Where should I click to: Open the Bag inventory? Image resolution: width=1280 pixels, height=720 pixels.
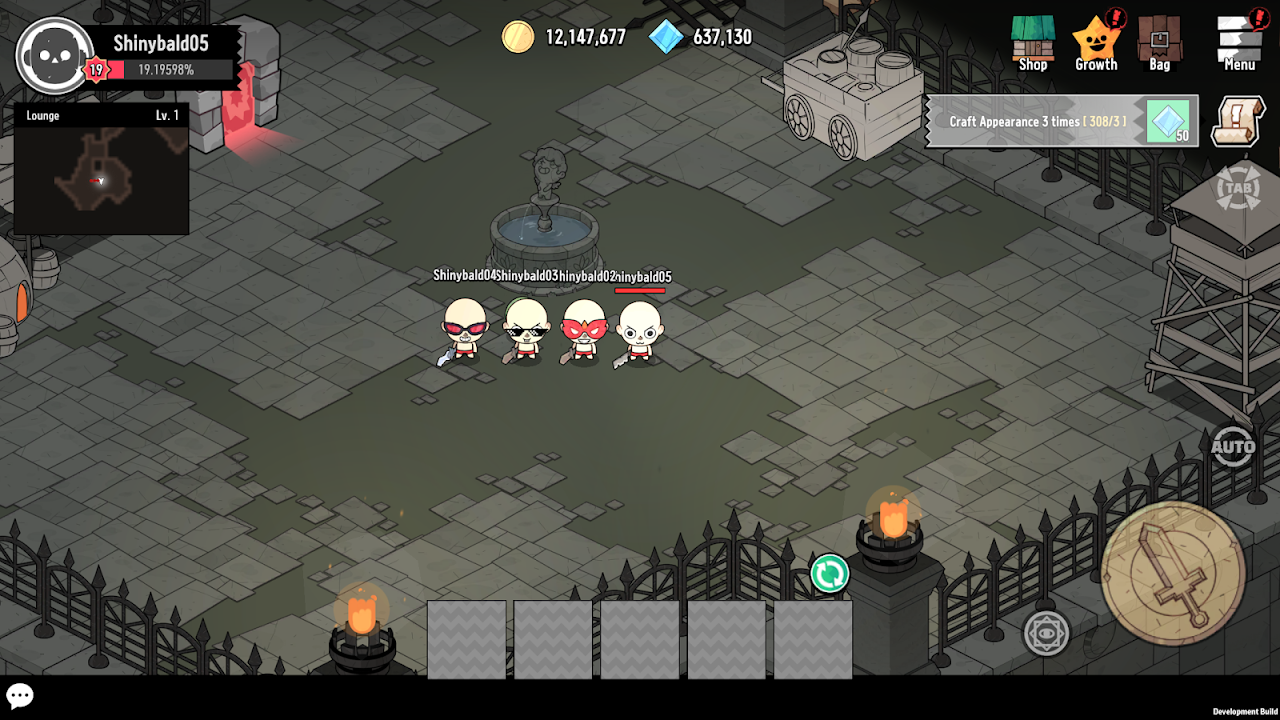1159,43
